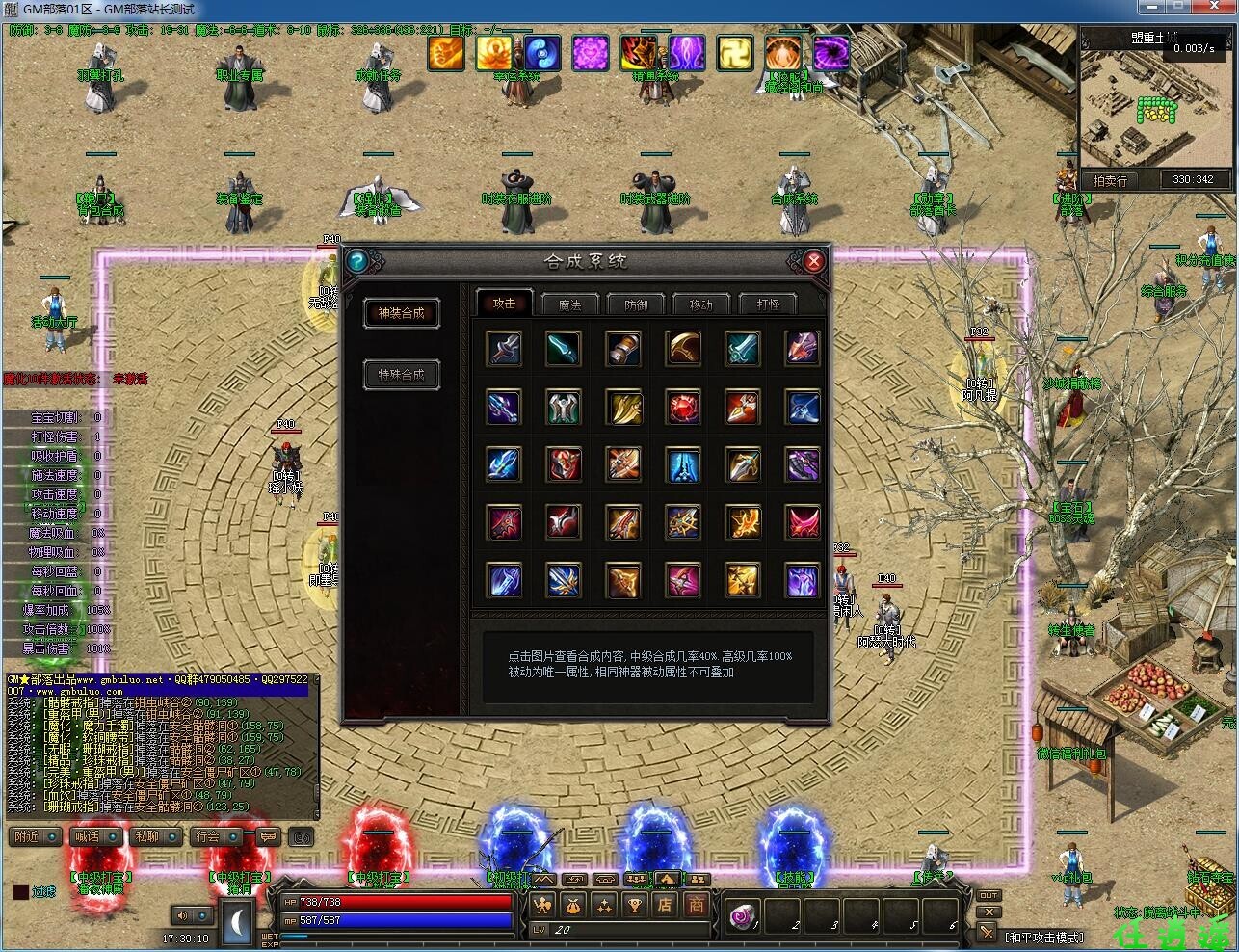Viewport: 1239px width, 952px height.
Task: Open the synthesis window help button
Action: [356, 261]
